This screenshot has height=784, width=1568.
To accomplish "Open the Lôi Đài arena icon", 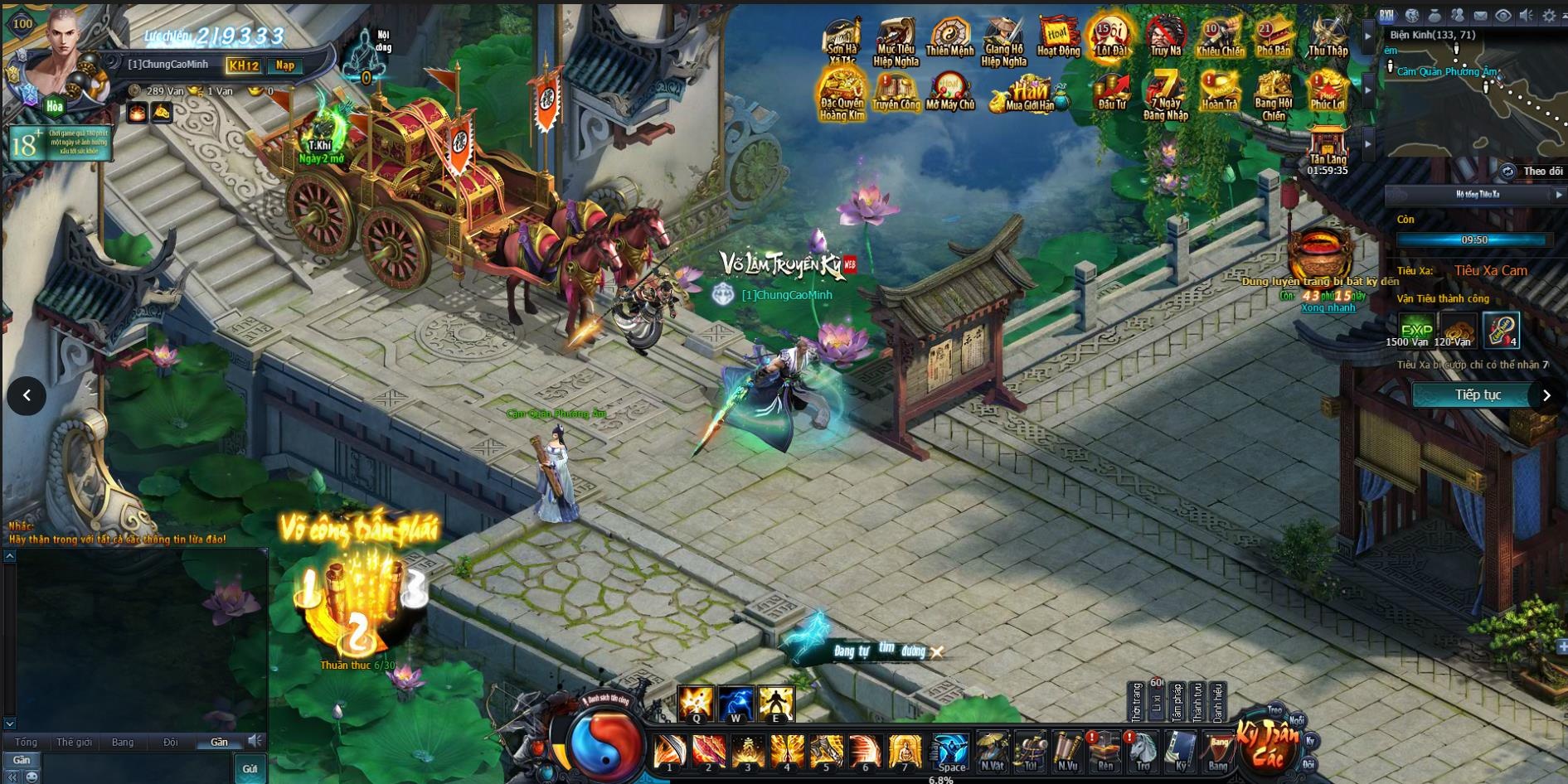I will click(1110, 38).
